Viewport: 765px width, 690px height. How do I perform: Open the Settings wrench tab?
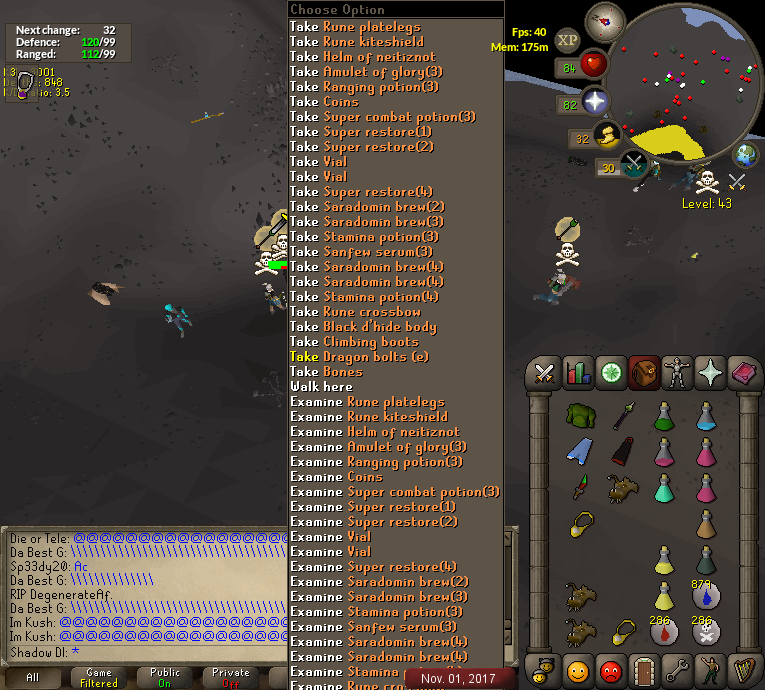[x=676, y=668]
